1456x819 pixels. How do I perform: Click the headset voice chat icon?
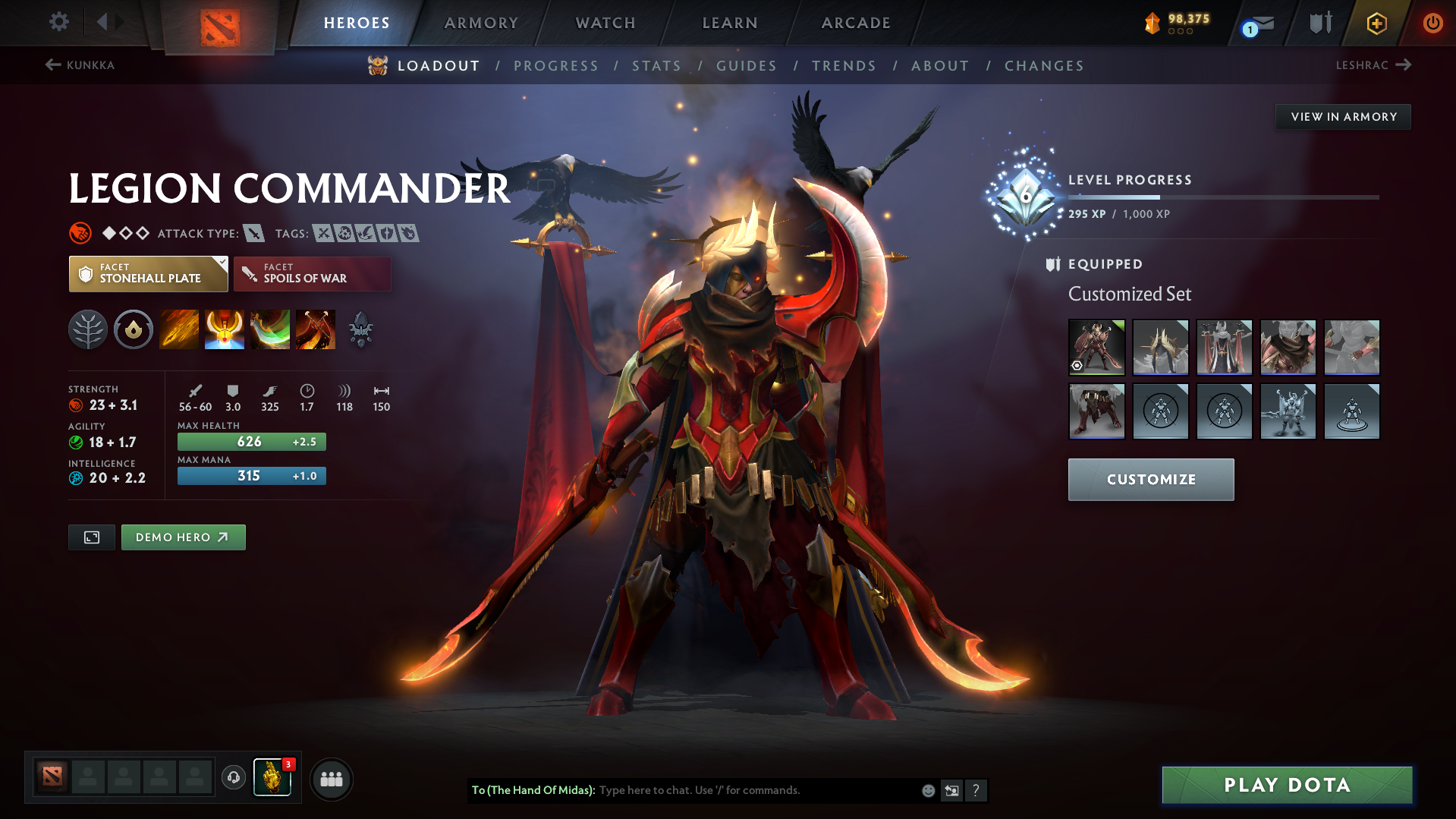click(233, 779)
